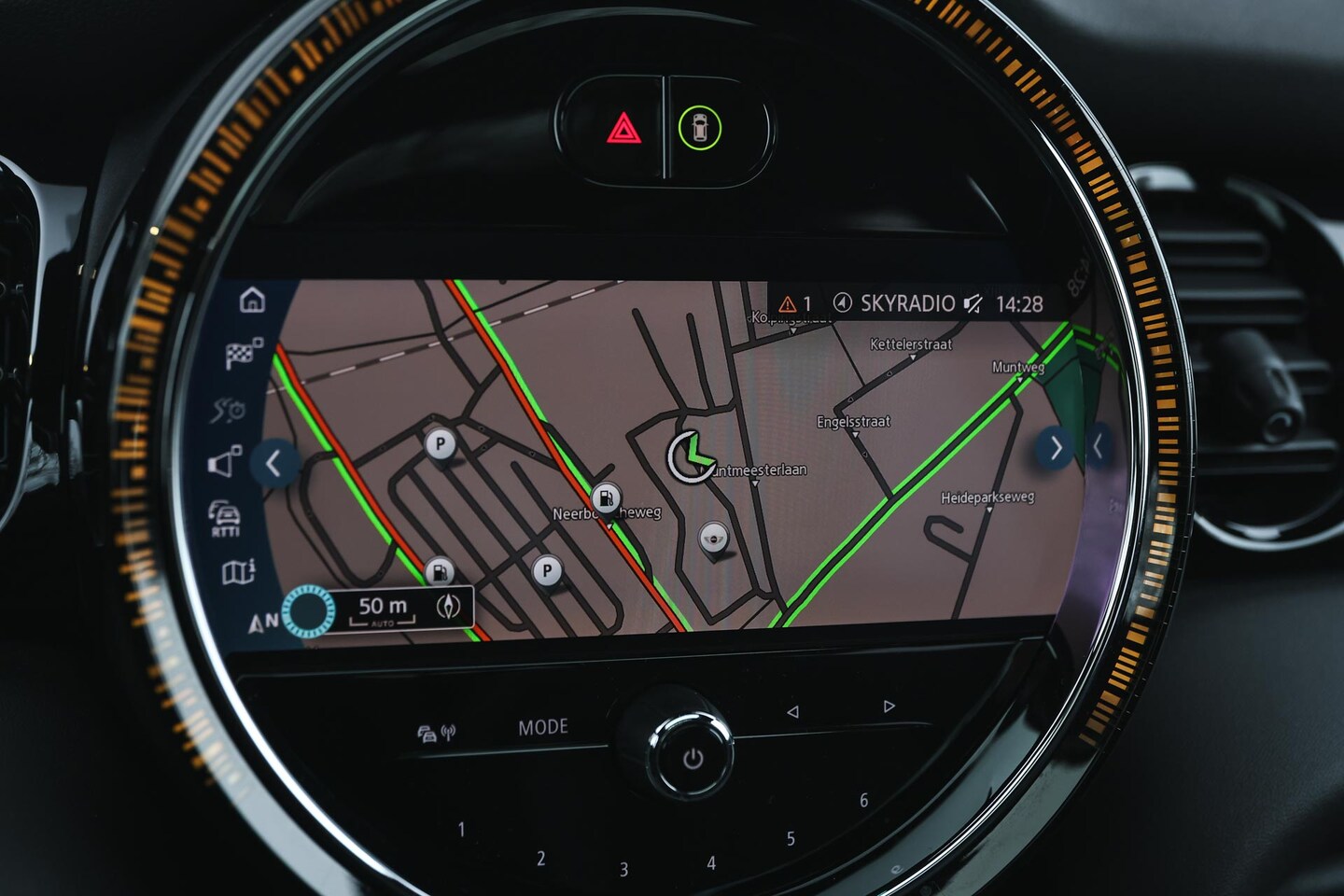Choose preset button number 1
1344x896 pixels.
[461, 829]
